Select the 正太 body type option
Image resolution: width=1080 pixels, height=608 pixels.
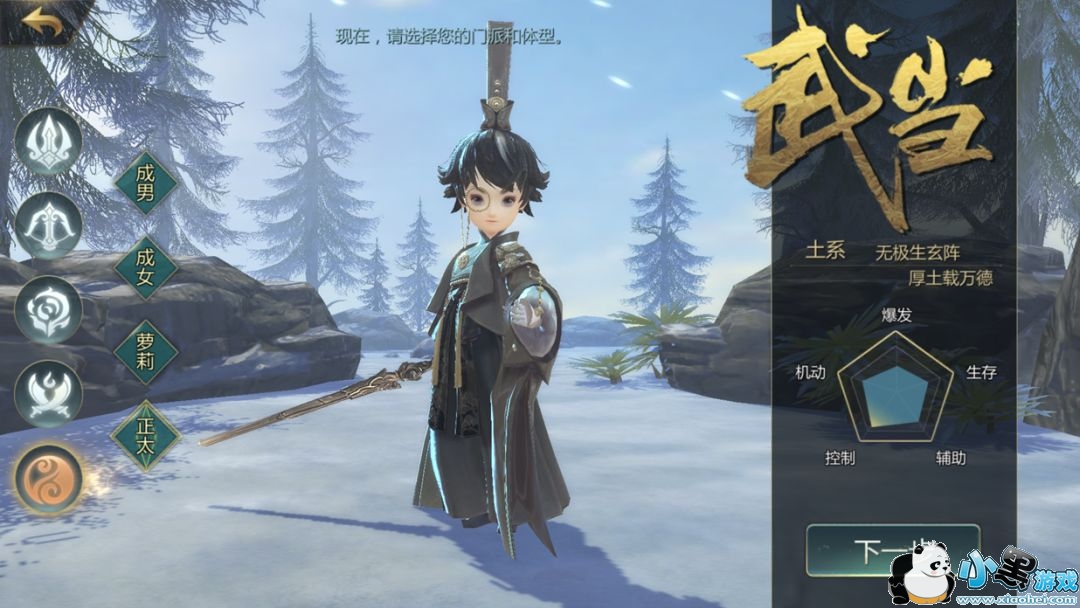tap(146, 435)
